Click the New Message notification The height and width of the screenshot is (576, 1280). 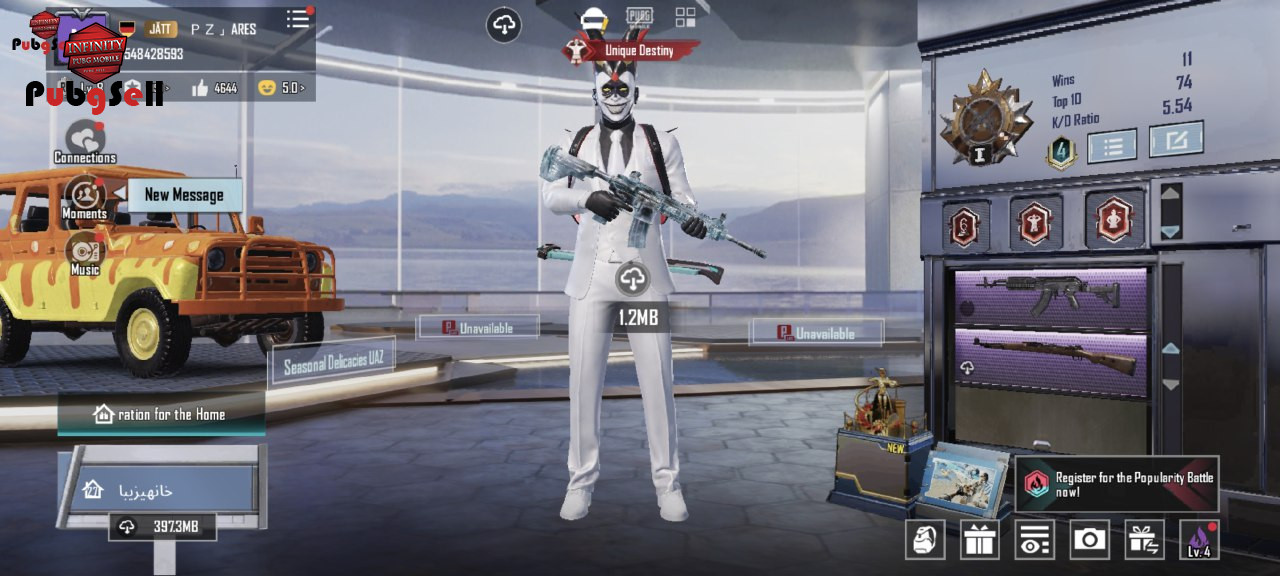[x=185, y=195]
